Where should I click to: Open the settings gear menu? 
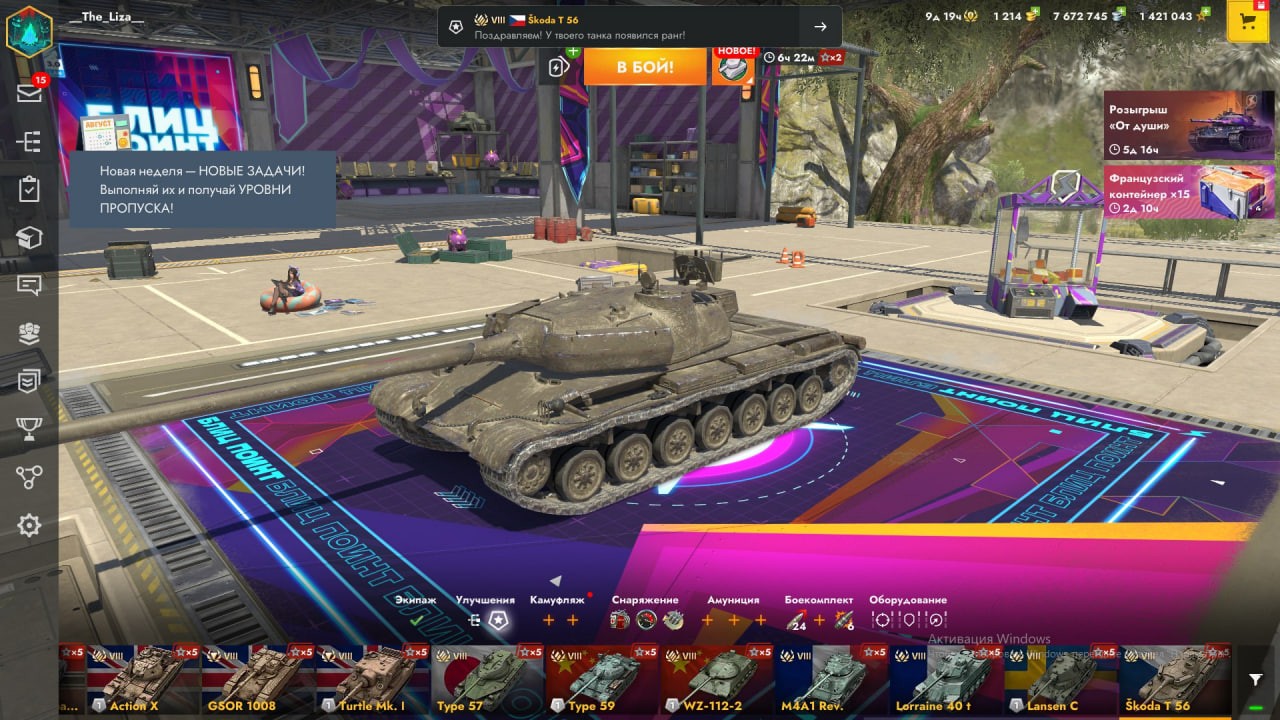[29, 525]
